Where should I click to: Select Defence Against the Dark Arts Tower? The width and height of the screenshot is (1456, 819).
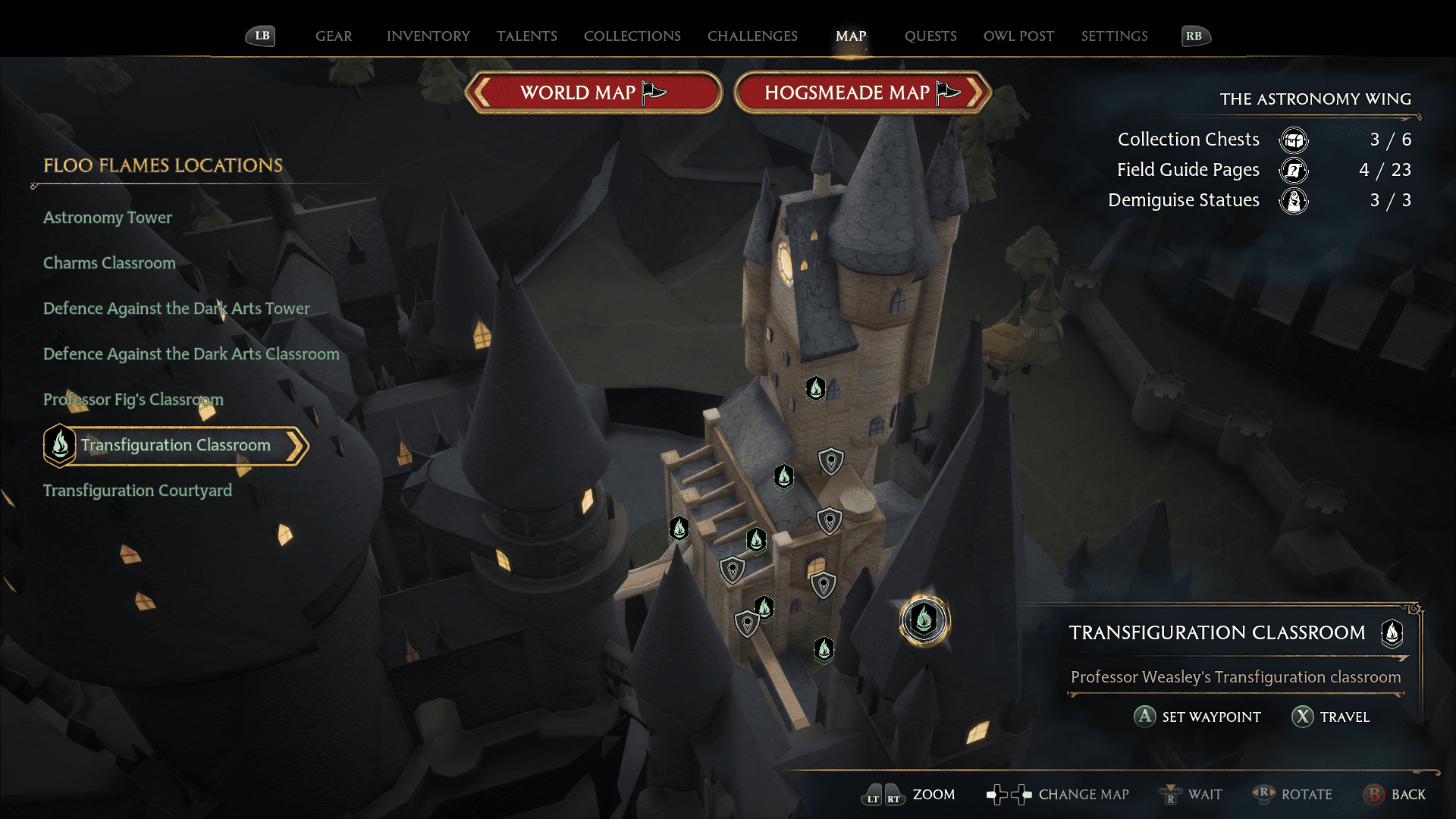point(177,309)
